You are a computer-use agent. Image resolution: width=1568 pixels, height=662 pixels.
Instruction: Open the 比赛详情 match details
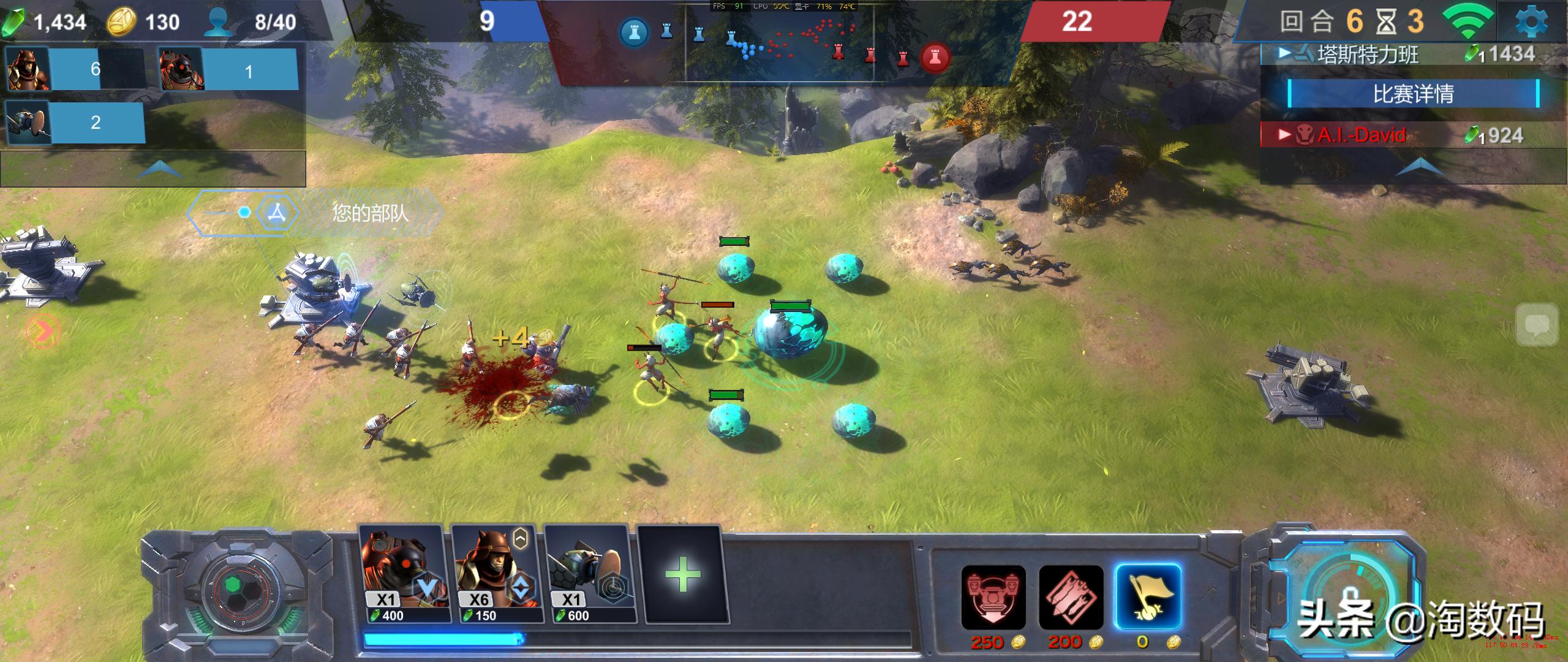(x=1413, y=94)
